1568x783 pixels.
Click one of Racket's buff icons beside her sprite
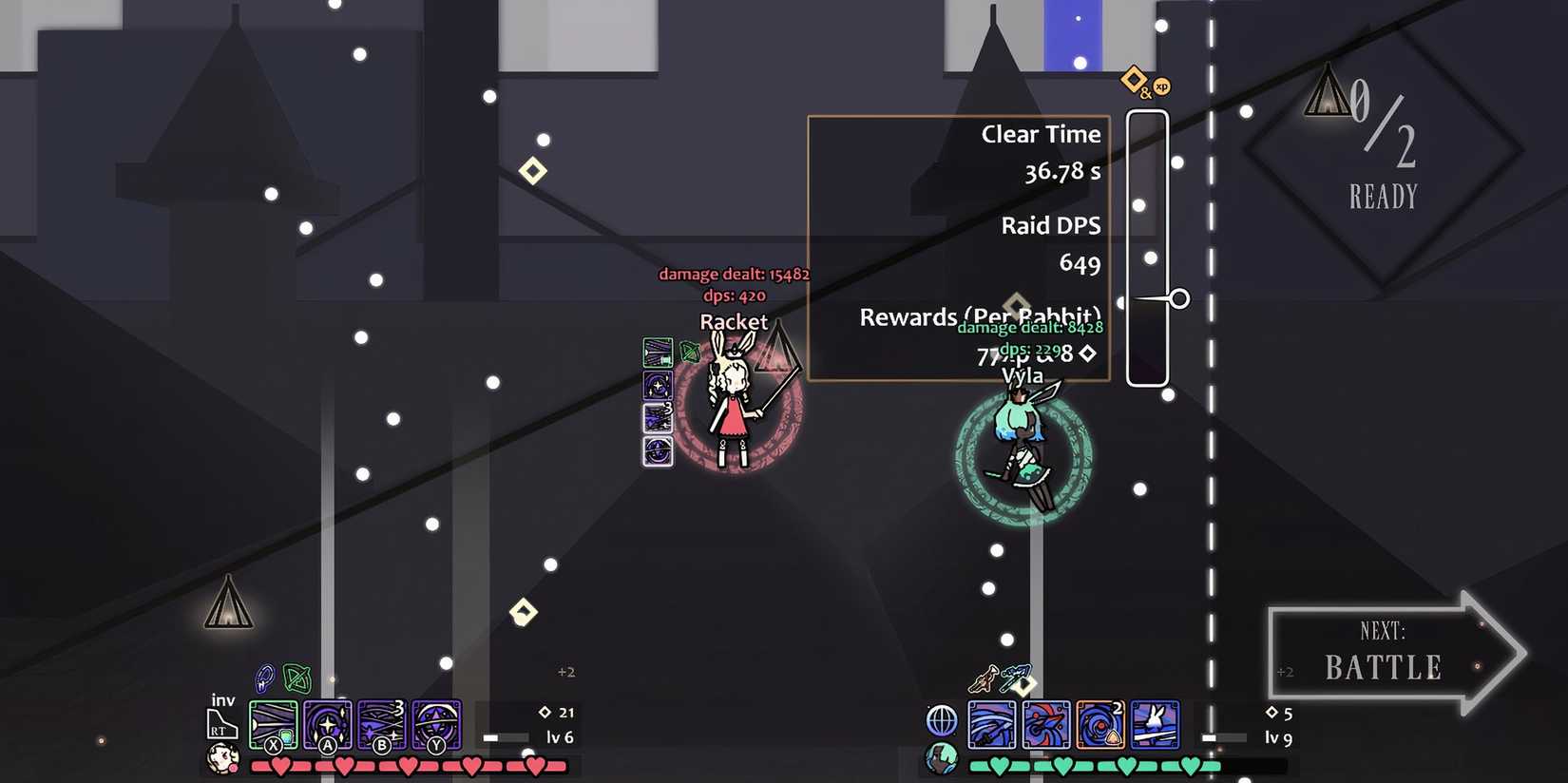[659, 388]
